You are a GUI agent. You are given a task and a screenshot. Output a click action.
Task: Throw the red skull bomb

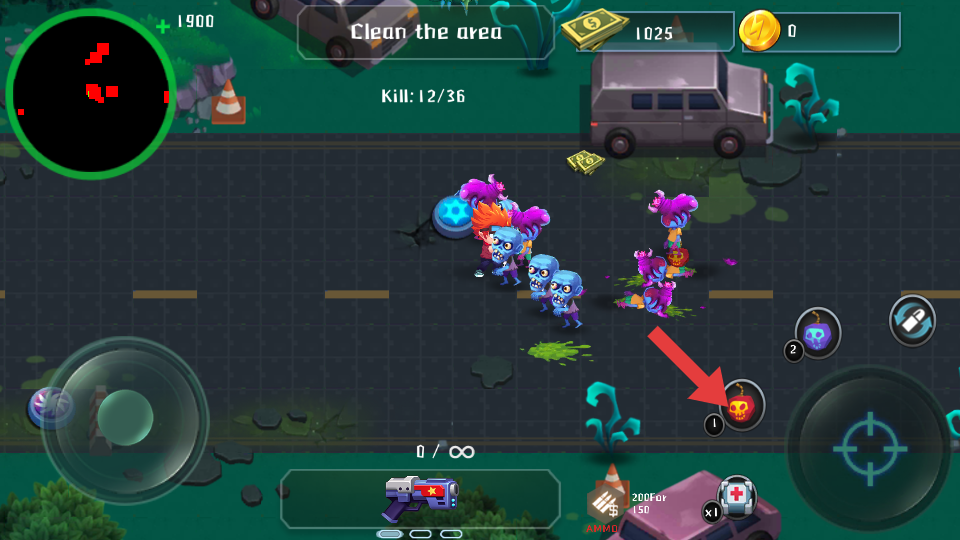741,405
